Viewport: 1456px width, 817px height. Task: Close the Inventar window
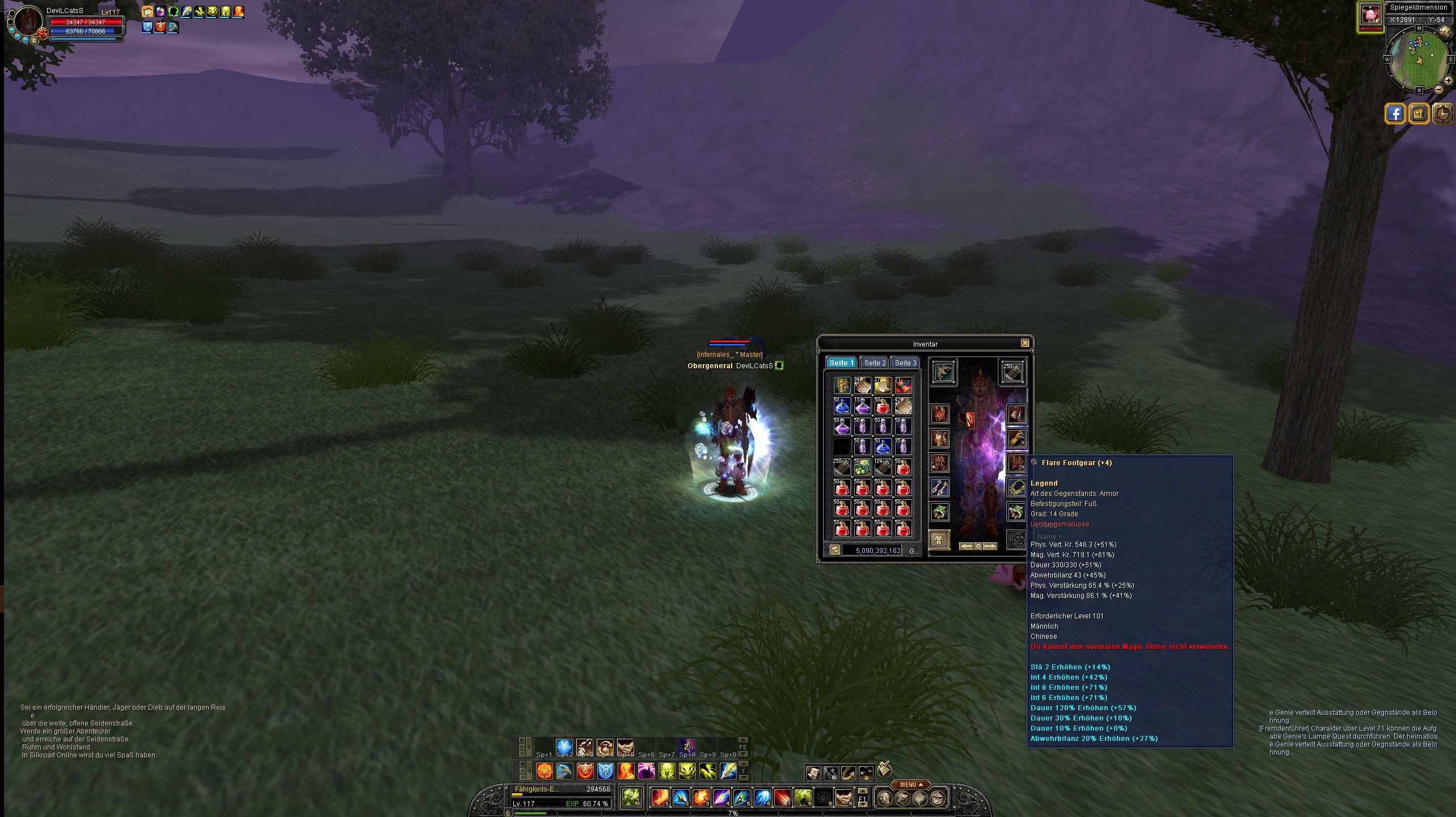[1025, 343]
